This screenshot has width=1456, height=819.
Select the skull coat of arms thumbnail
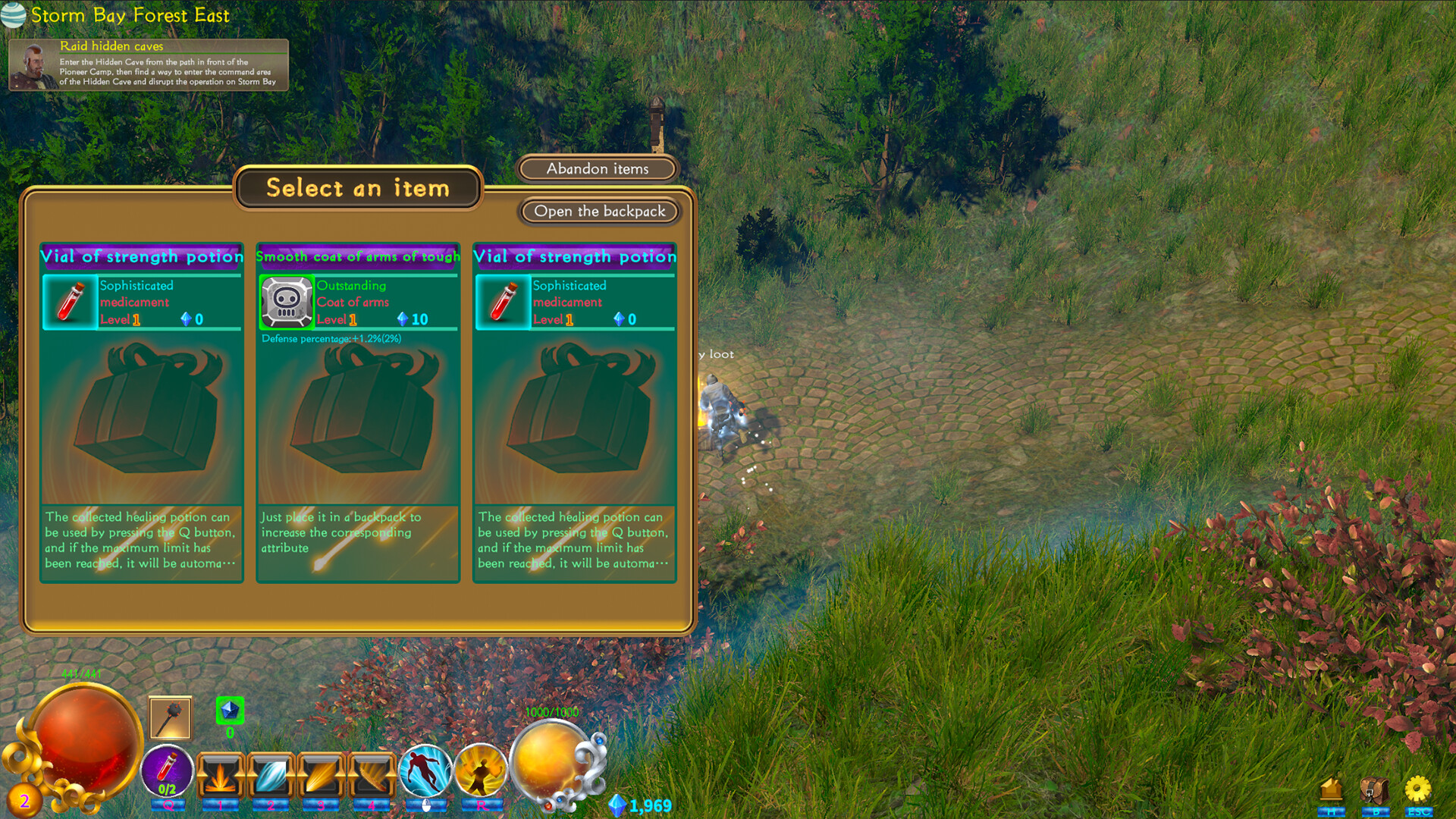click(287, 303)
